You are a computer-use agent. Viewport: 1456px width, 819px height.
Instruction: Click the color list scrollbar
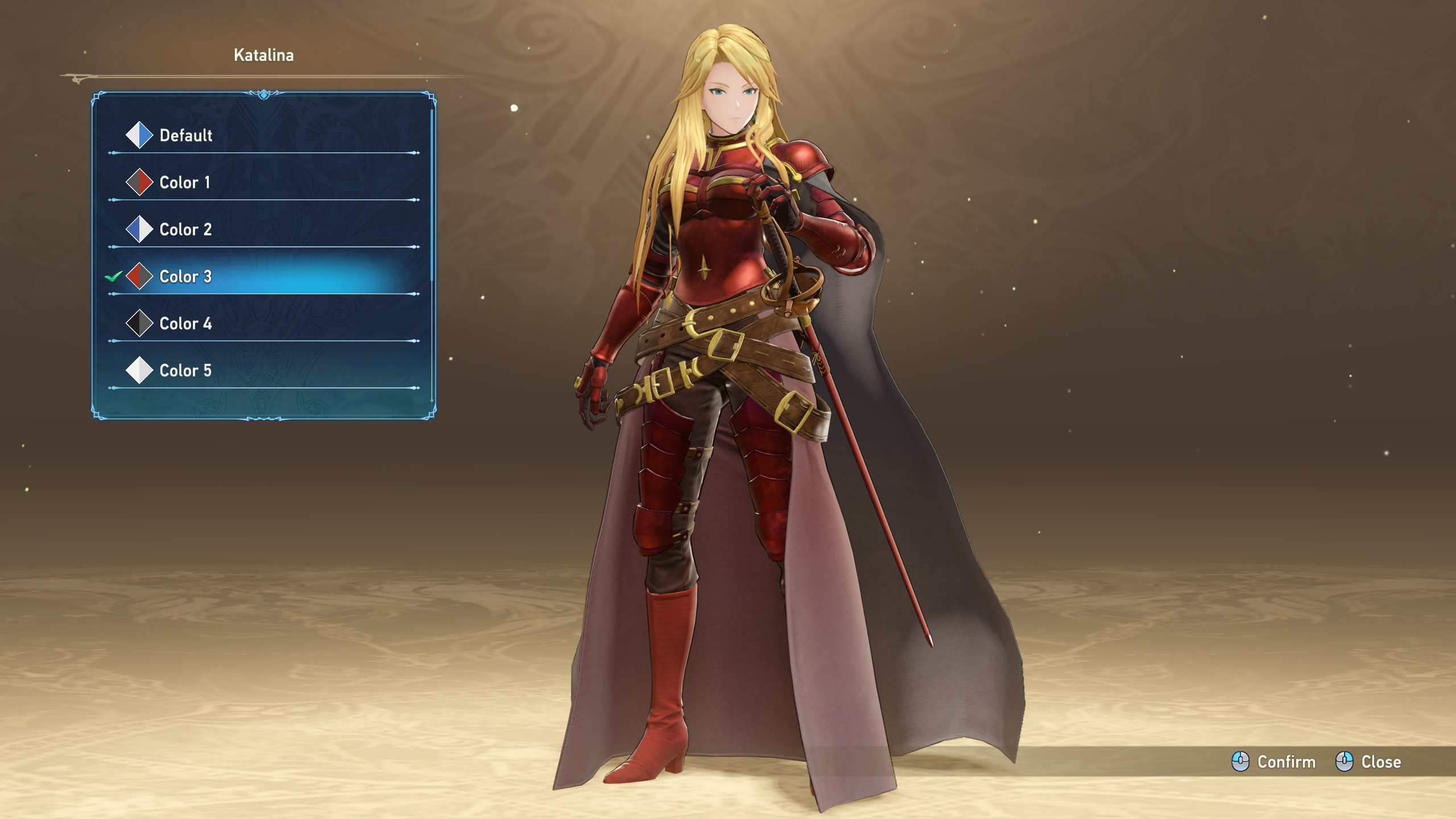(432, 195)
